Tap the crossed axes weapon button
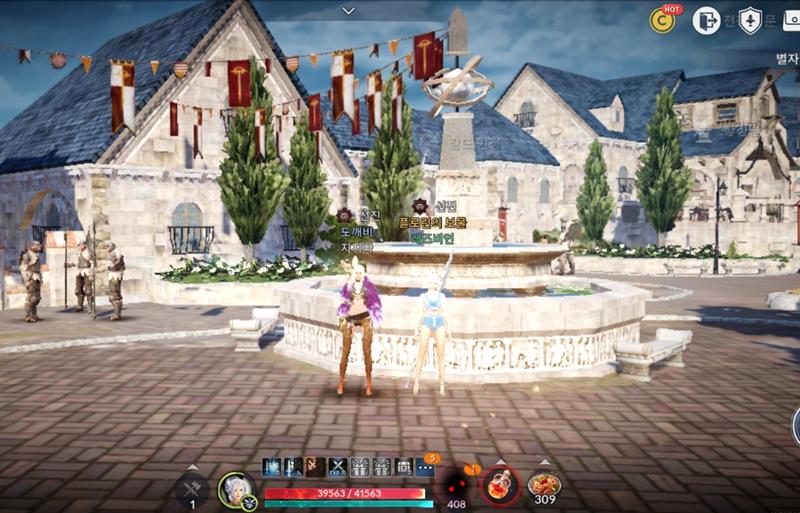The width and height of the screenshot is (800, 513). click(x=193, y=488)
